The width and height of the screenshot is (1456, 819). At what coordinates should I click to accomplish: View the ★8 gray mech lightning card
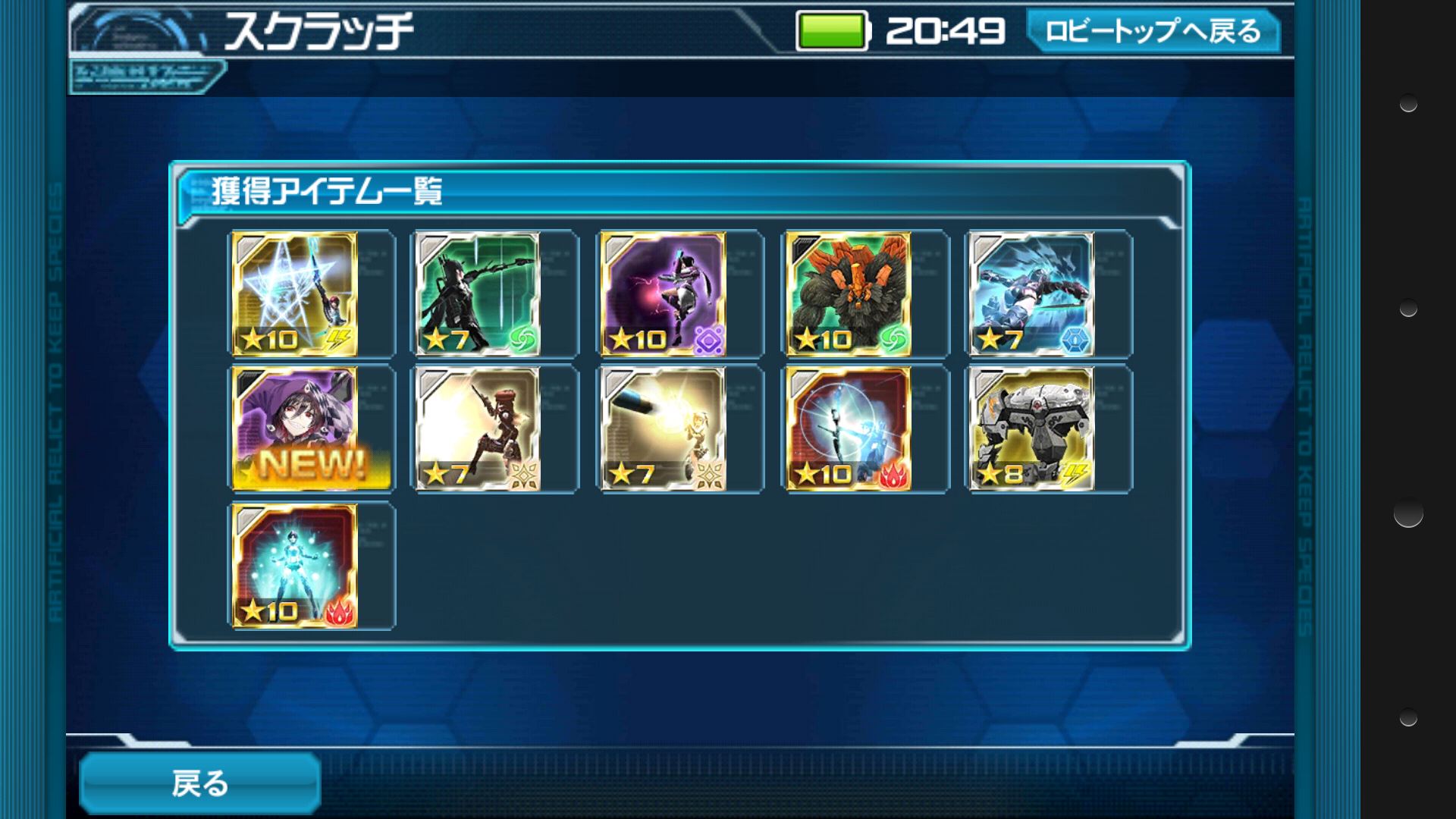click(1033, 429)
